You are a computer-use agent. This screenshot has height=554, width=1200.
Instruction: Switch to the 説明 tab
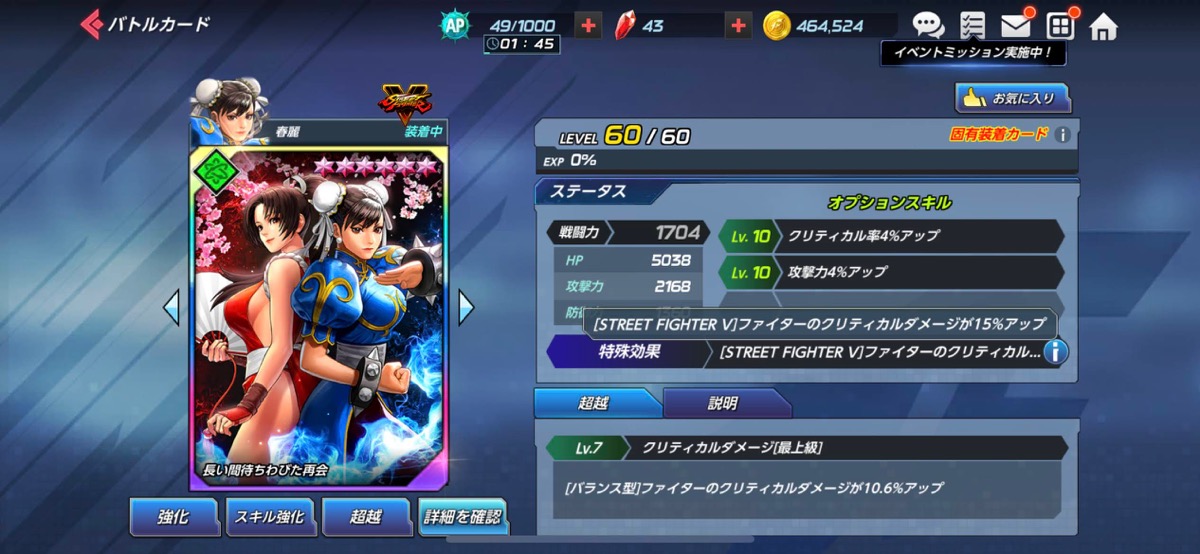click(x=726, y=404)
